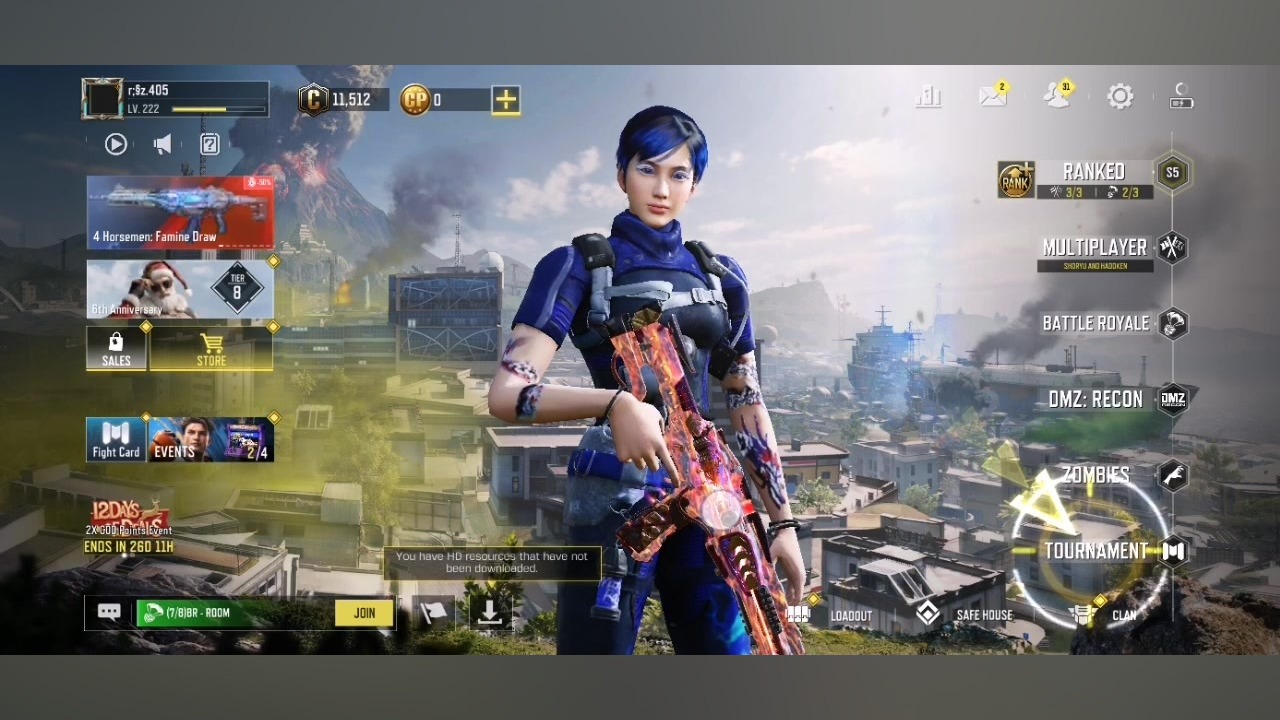Open the 4 Horsemen: Famine Draw banner

(x=180, y=212)
